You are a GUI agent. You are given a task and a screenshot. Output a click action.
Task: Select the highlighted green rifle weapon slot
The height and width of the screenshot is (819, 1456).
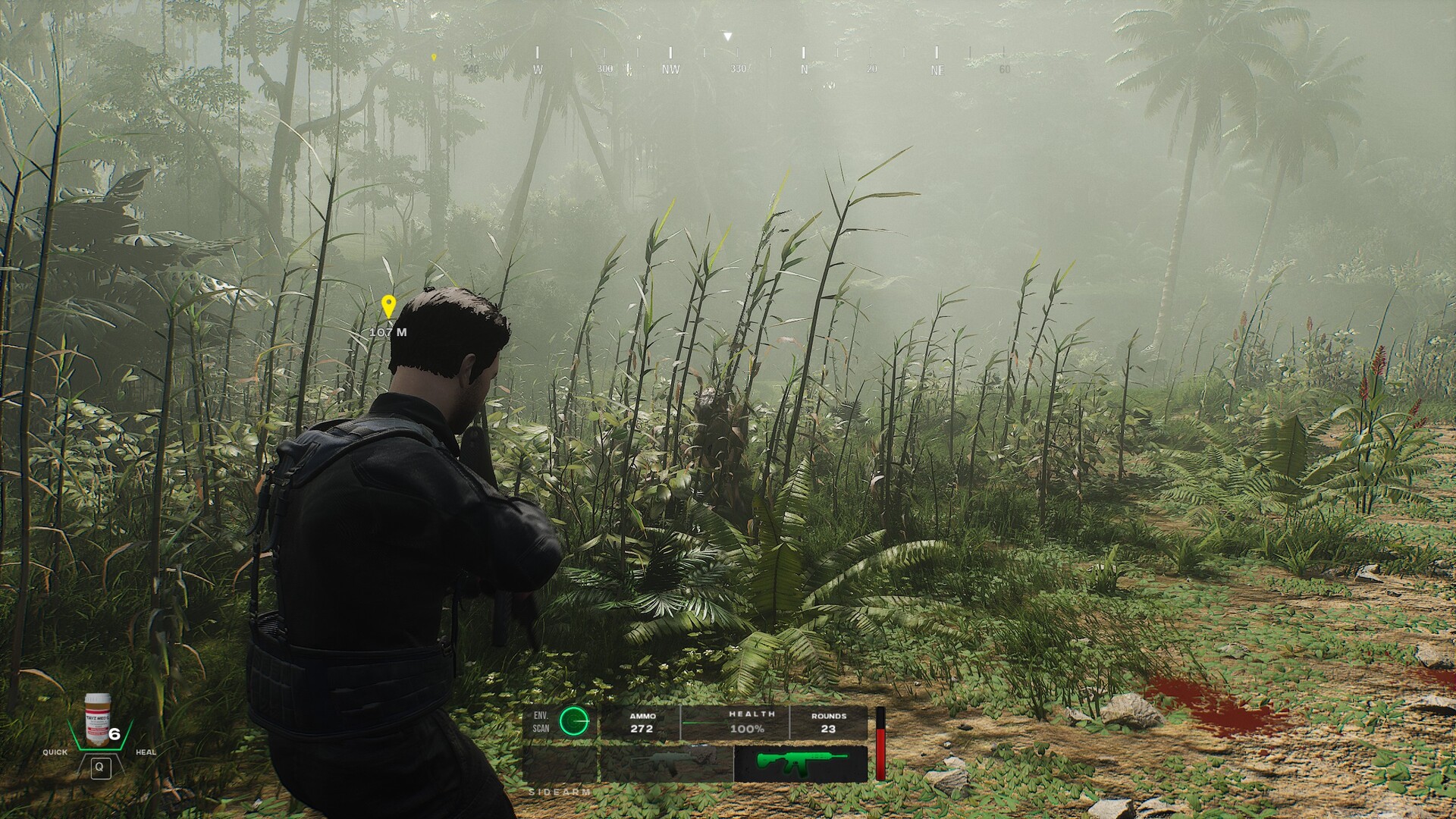point(800,764)
